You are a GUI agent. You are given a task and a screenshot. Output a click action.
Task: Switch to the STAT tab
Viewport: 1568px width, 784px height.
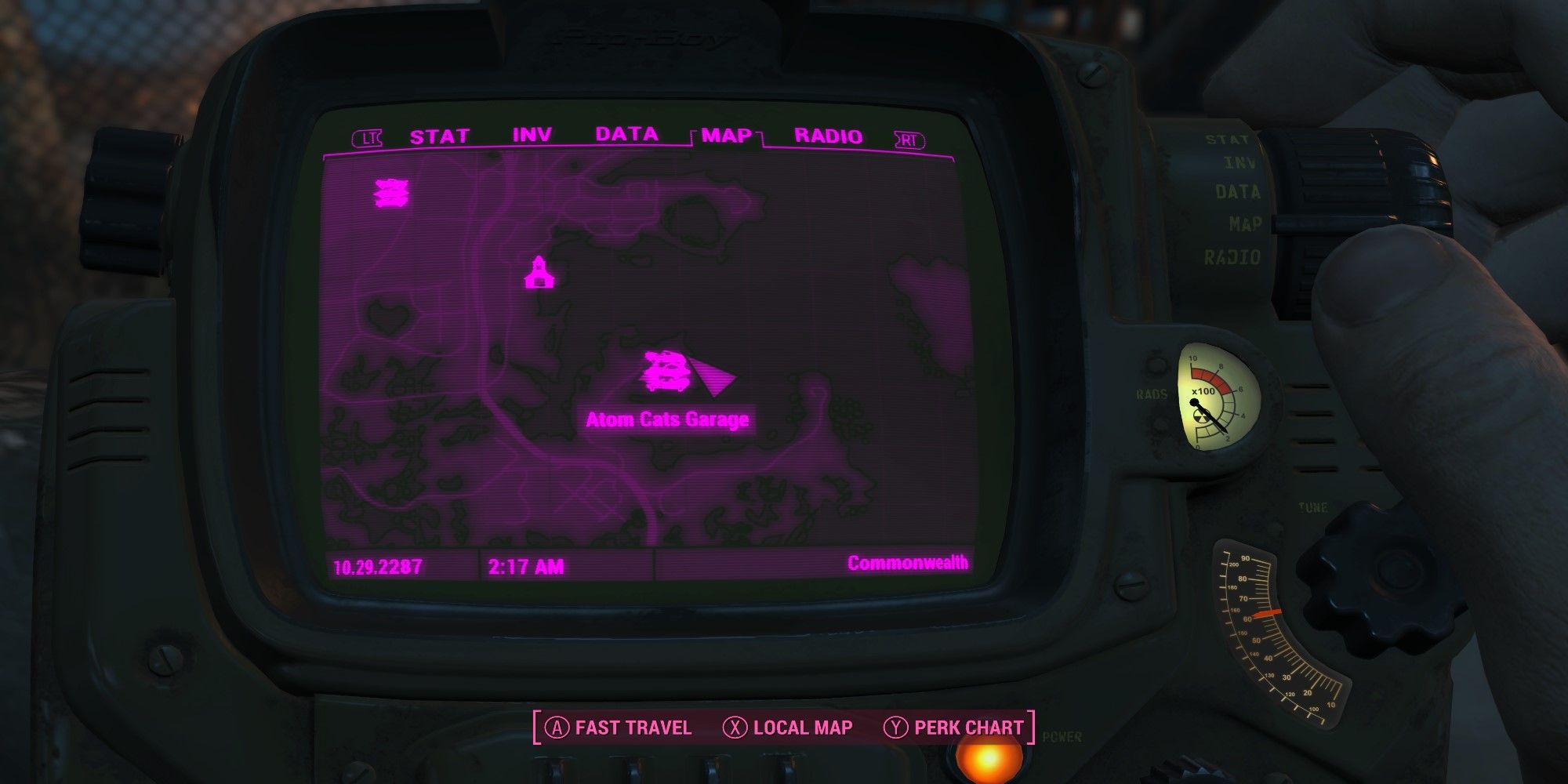tap(439, 137)
